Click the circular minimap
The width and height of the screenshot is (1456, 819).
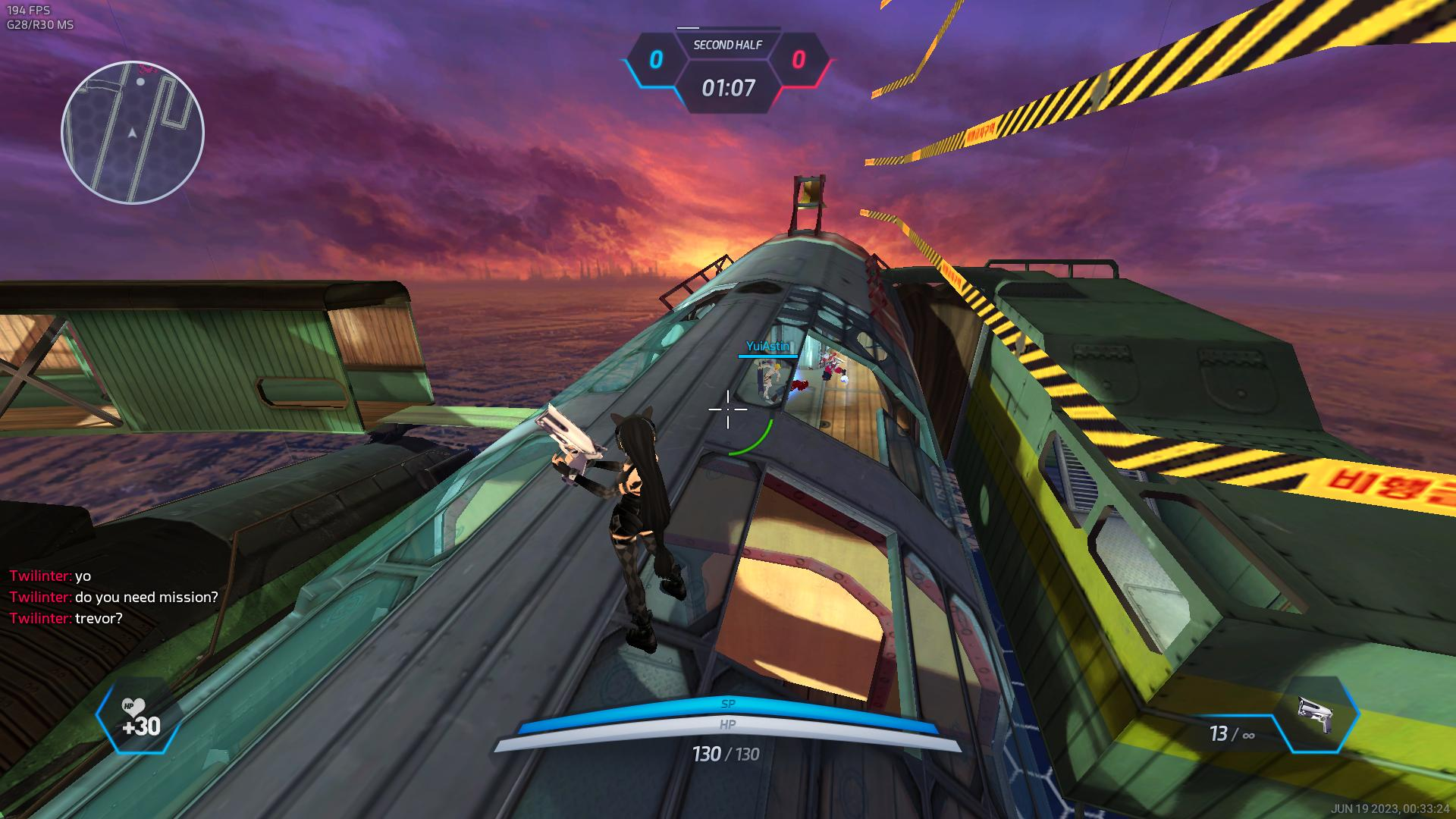[x=133, y=133]
